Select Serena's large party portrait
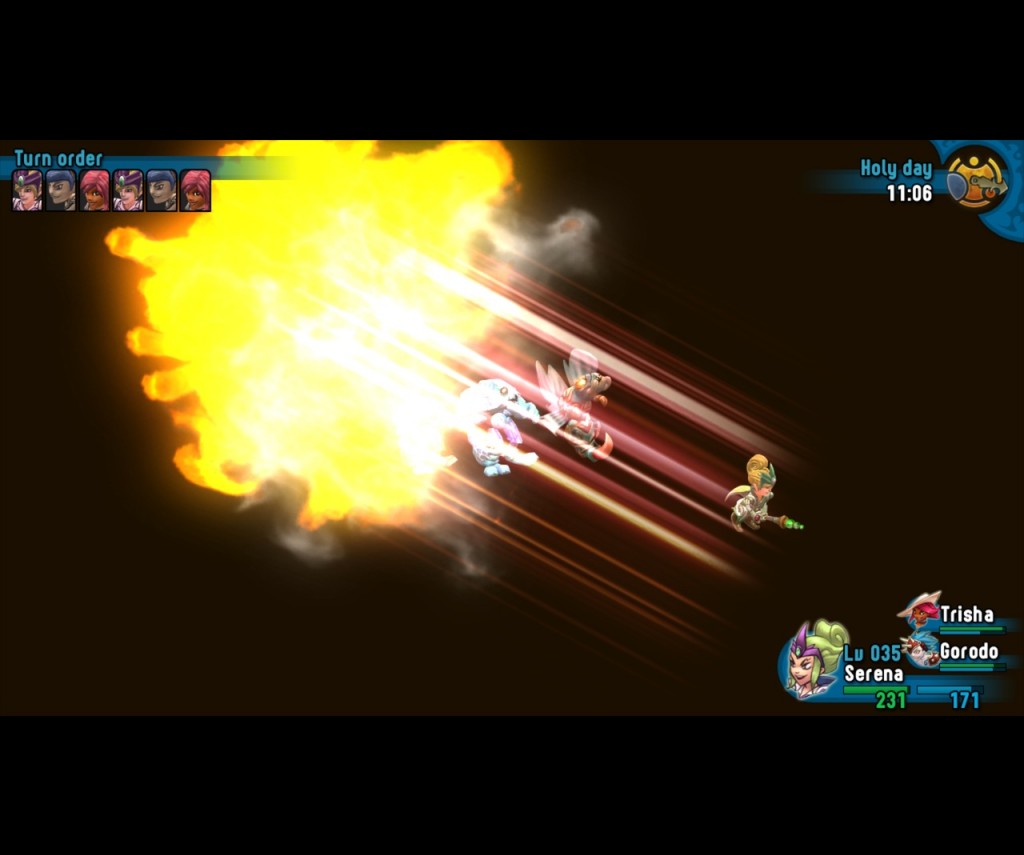This screenshot has width=1024, height=855. point(813,660)
